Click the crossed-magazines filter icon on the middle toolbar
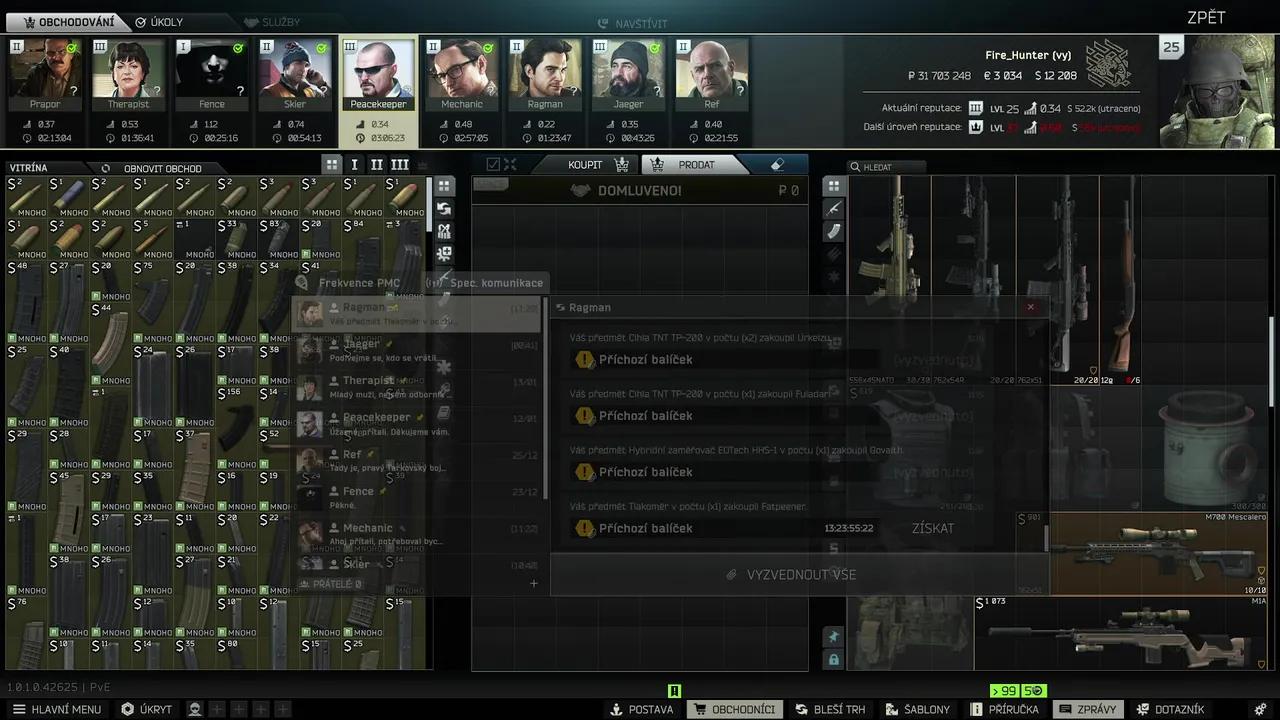The width and height of the screenshot is (1280, 720). click(444, 230)
